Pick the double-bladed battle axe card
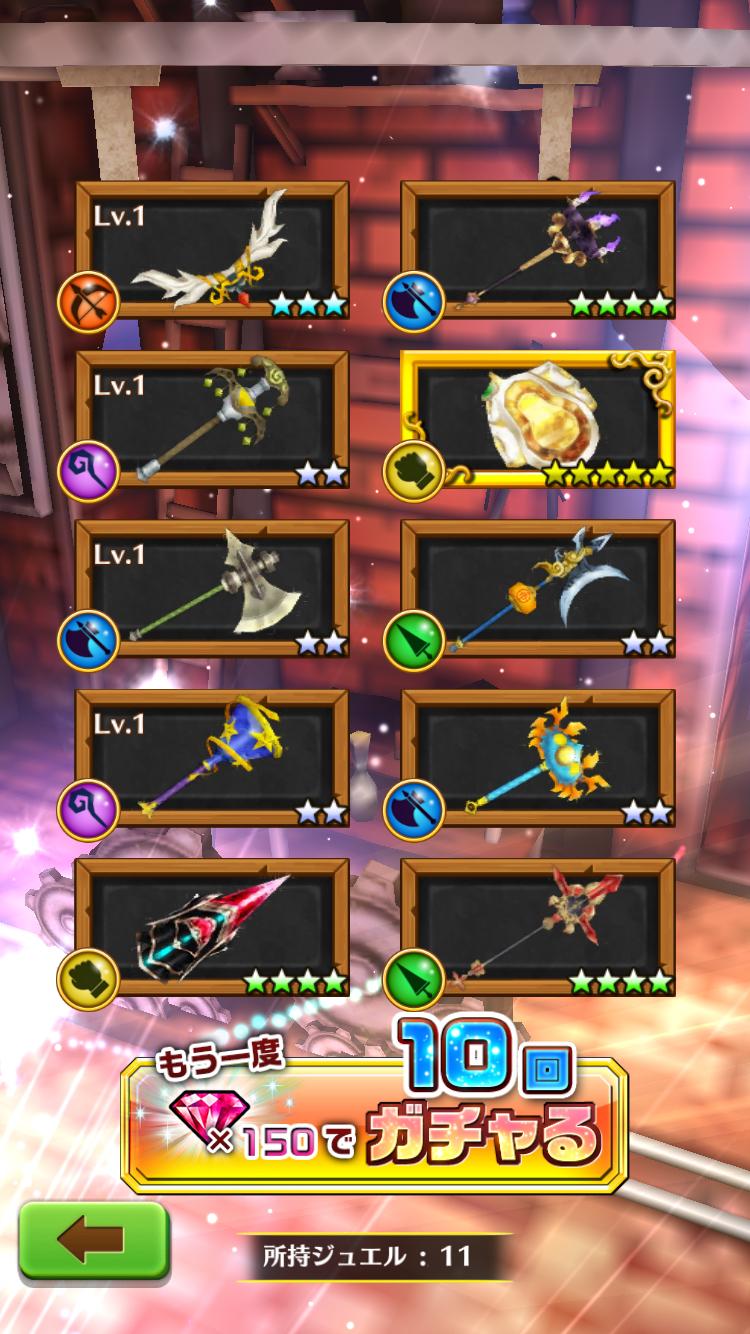This screenshot has width=750, height=1334. [212, 588]
